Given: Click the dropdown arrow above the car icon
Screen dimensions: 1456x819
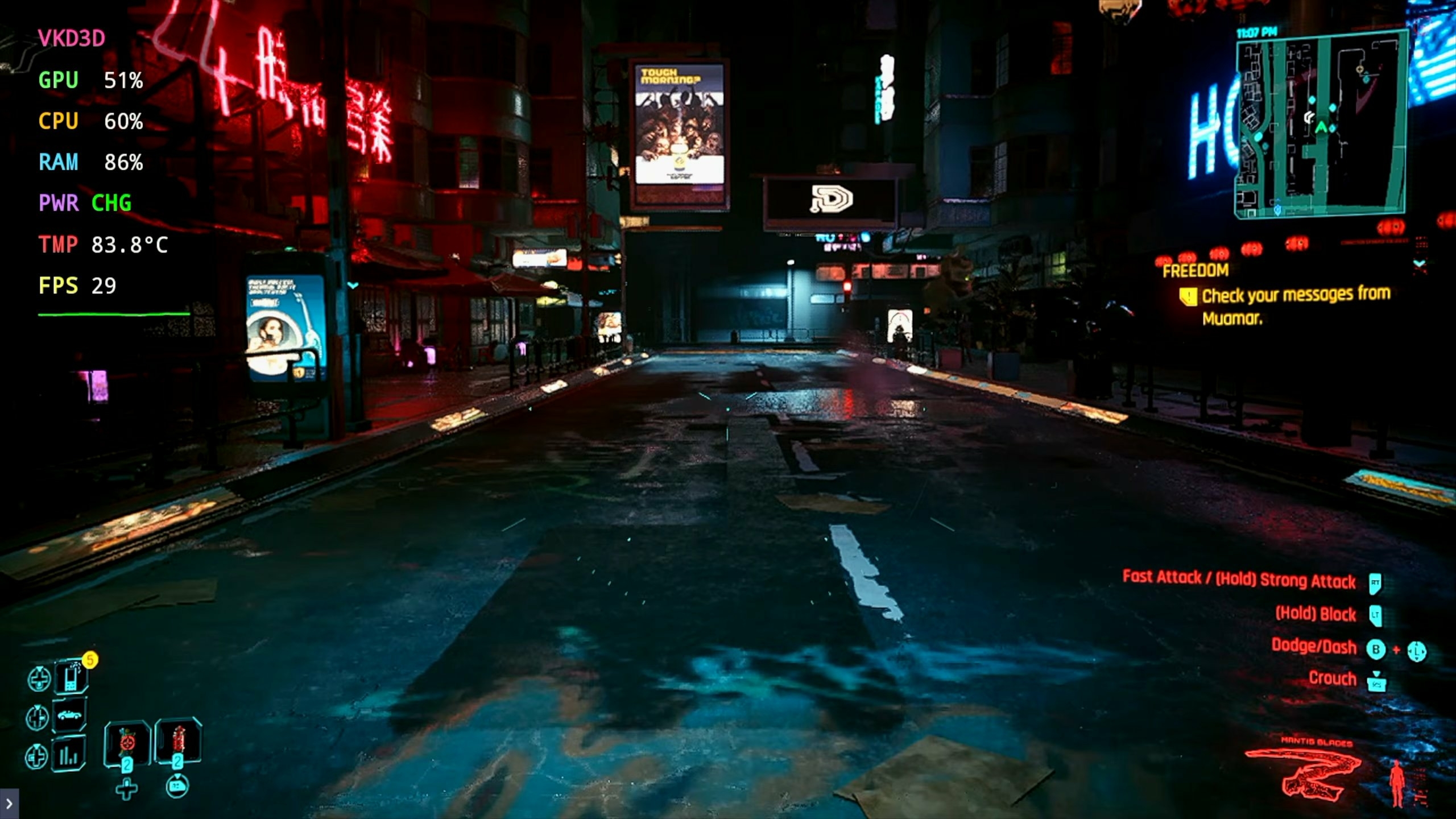Looking at the screenshot, I should (x=36, y=707).
